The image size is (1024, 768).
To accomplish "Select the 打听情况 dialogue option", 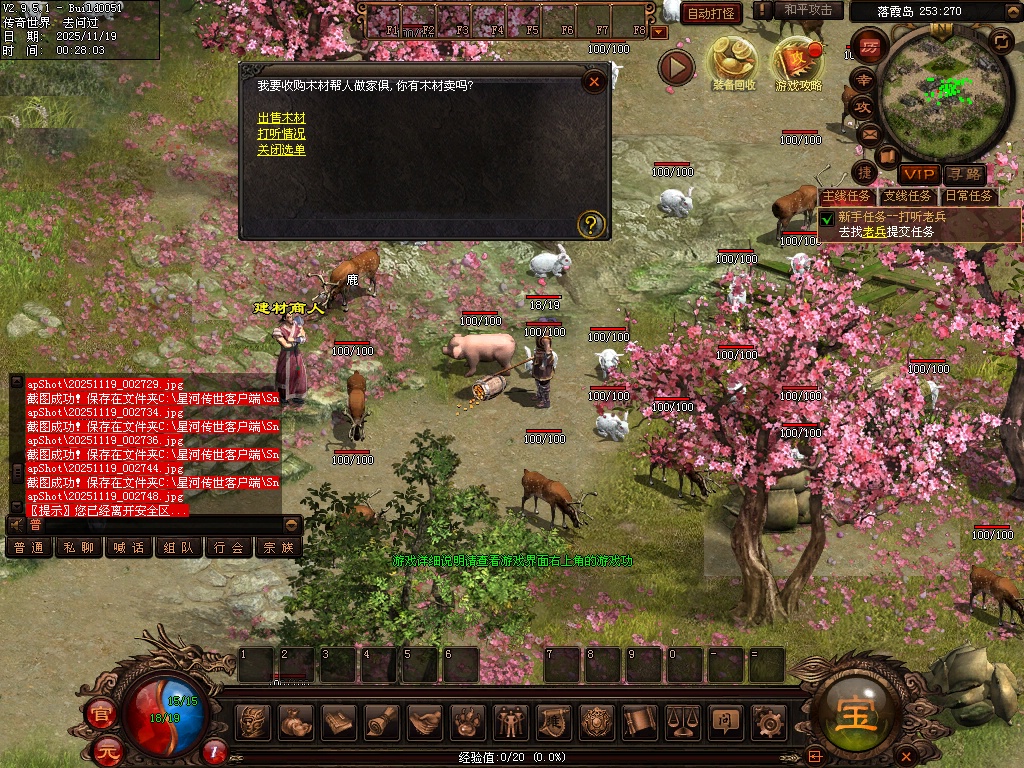I will (x=281, y=134).
